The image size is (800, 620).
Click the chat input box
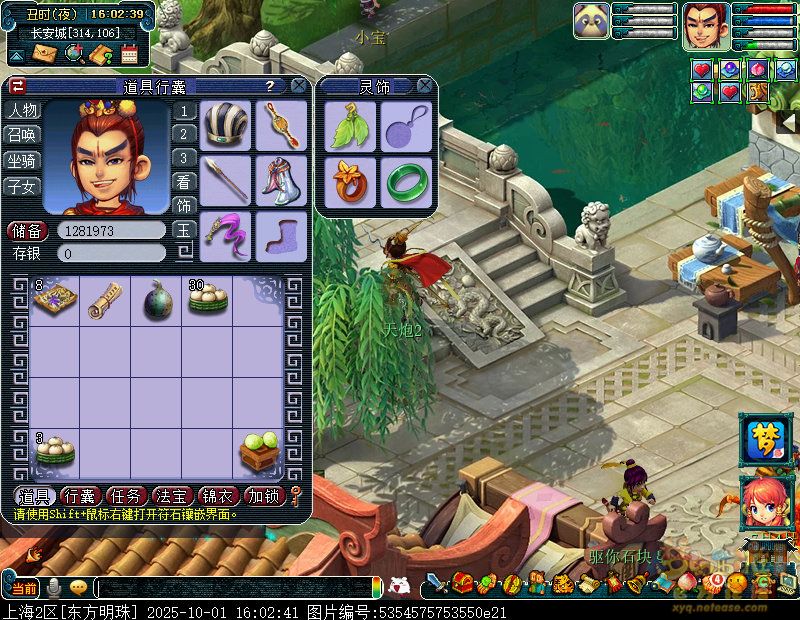(x=235, y=588)
